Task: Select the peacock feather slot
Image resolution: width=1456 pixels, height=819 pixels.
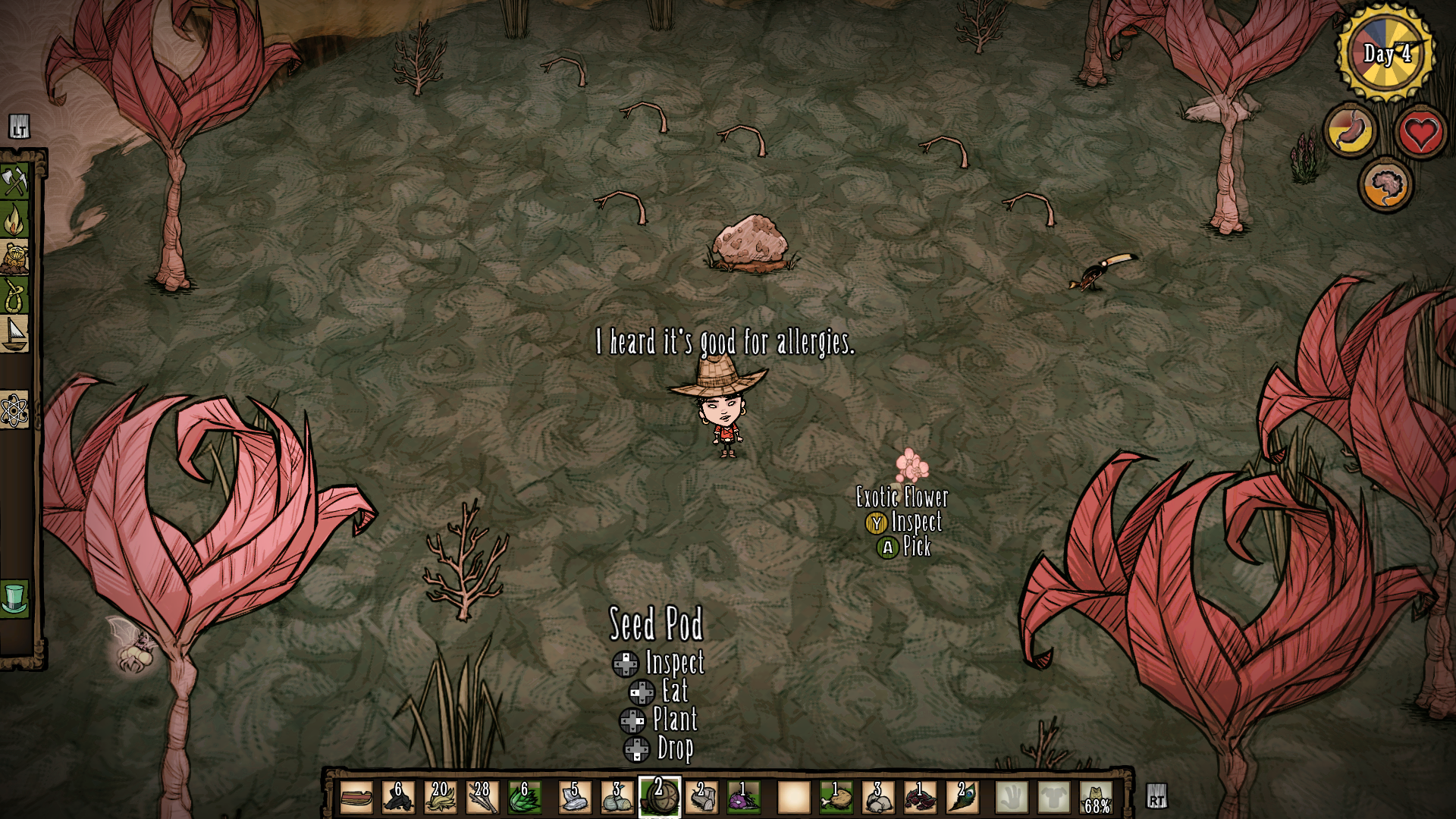Action: pos(962,798)
